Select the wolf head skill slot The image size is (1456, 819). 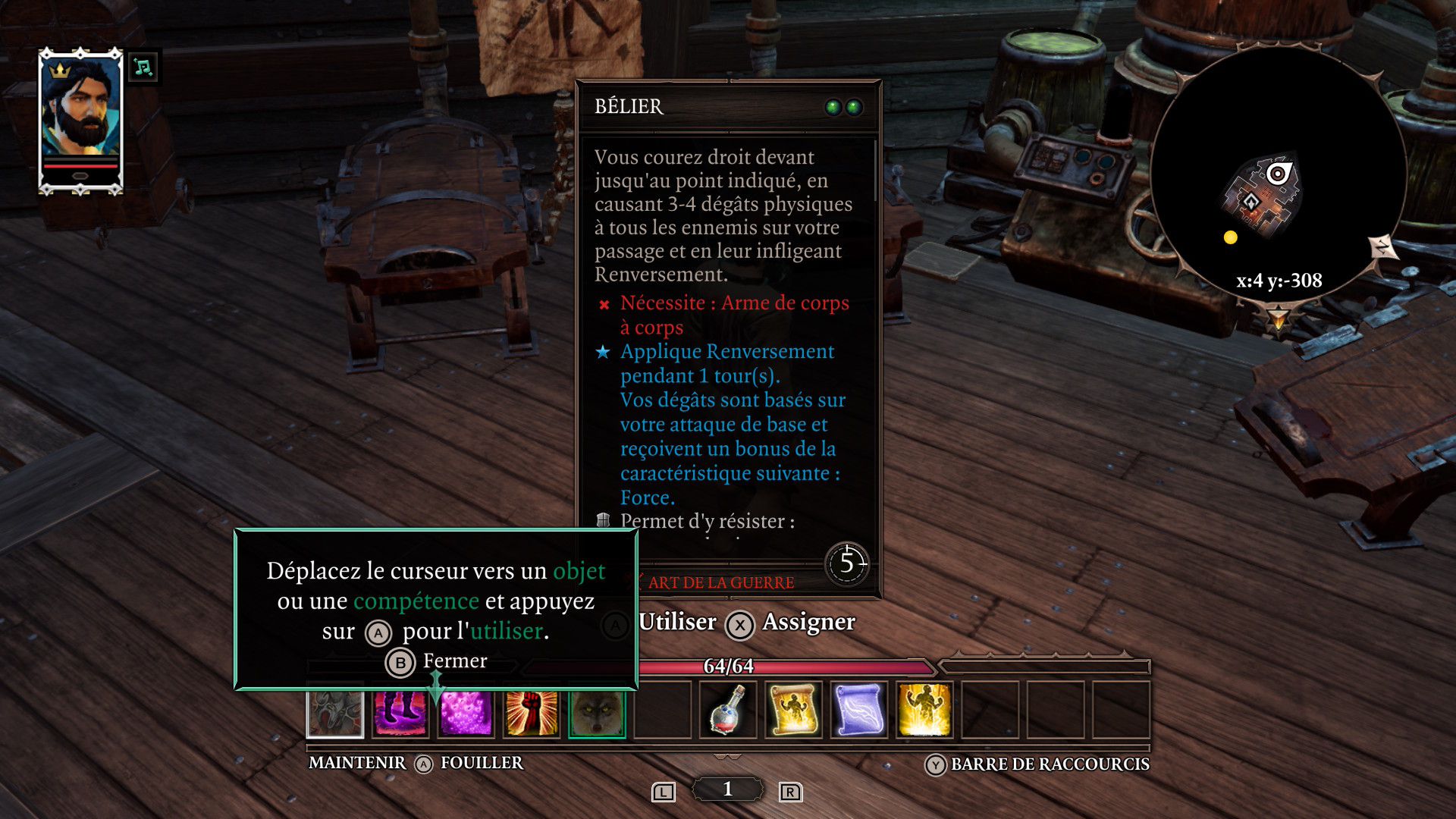(597, 713)
